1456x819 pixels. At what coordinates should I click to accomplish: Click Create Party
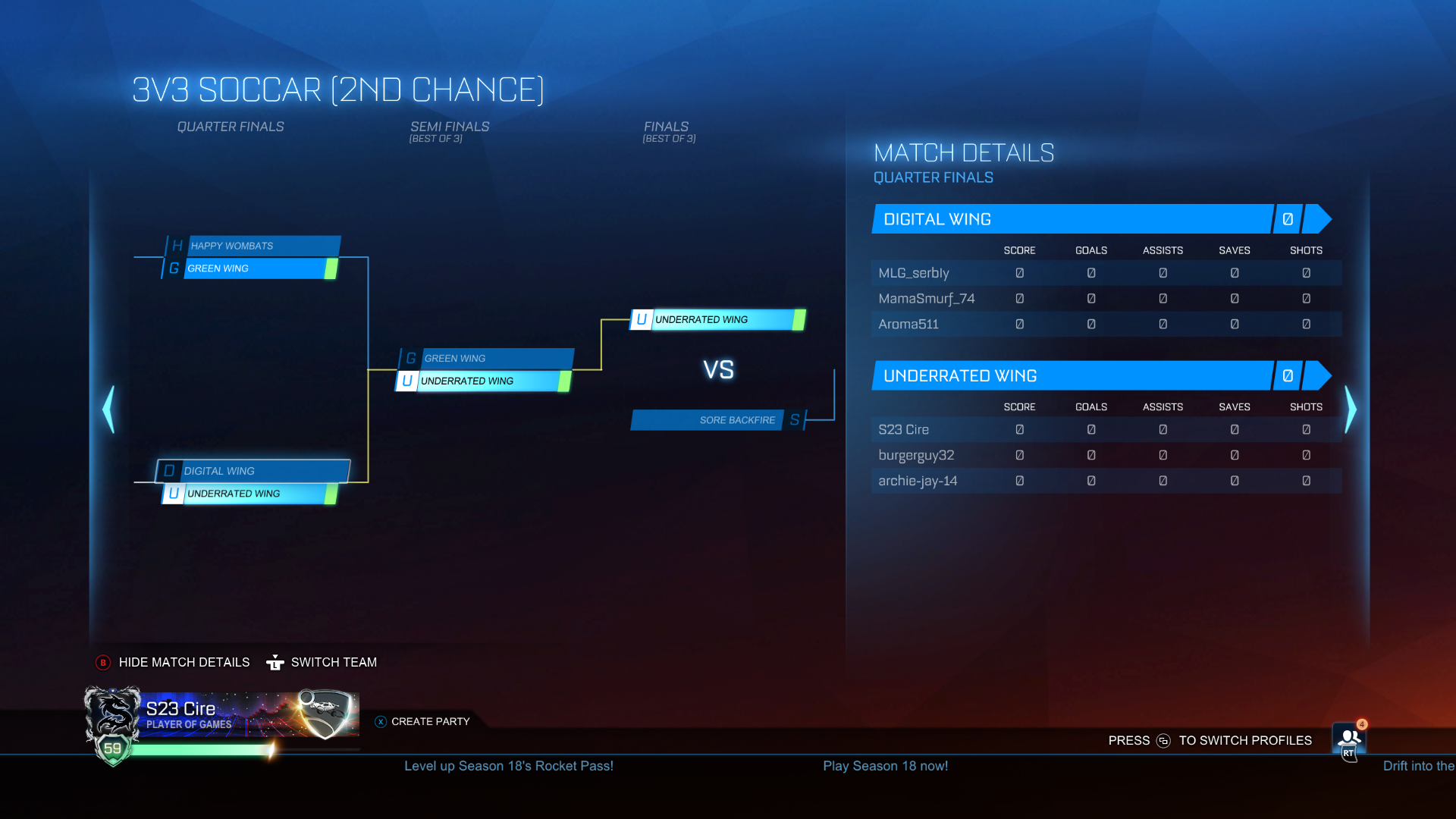click(429, 722)
